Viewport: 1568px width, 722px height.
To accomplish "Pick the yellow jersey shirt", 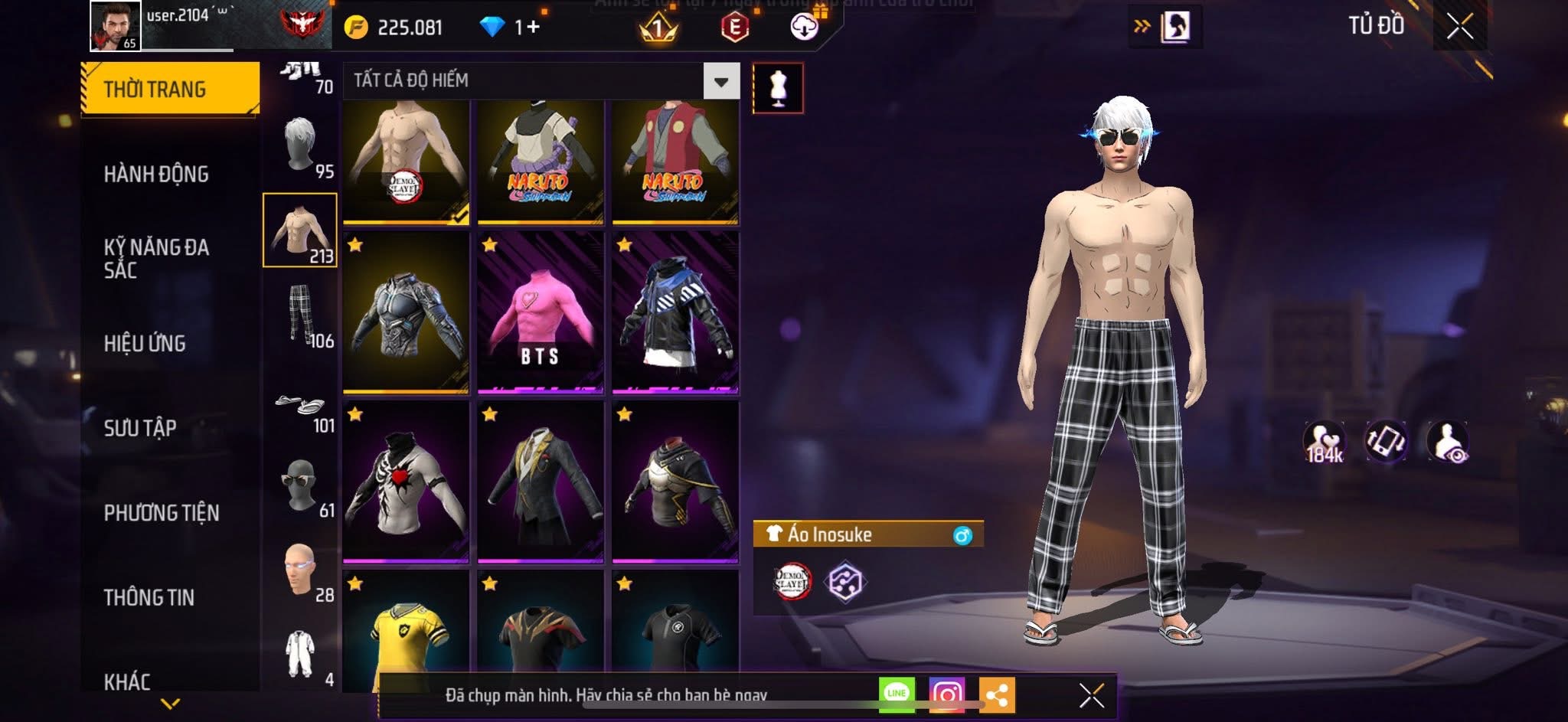I will click(406, 632).
